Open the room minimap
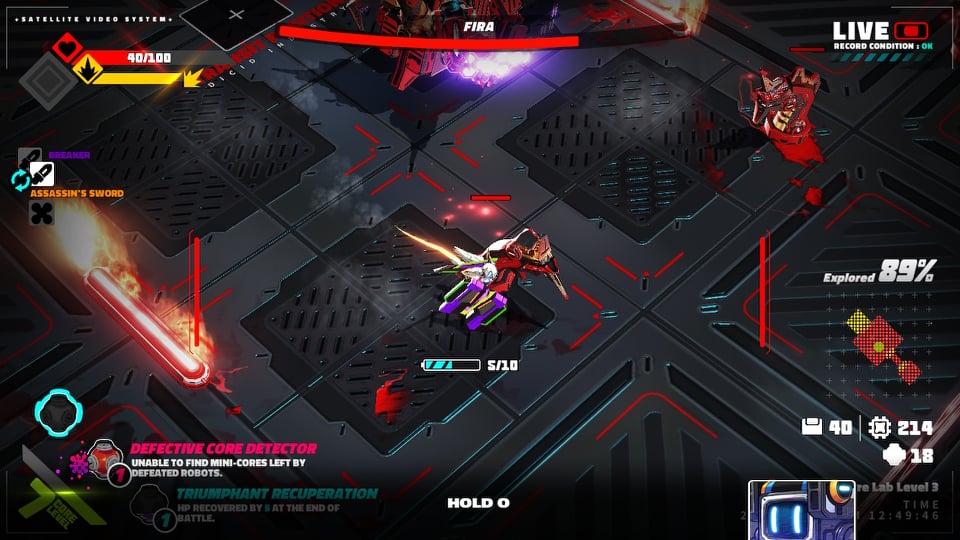This screenshot has height=540, width=960. tap(883, 347)
